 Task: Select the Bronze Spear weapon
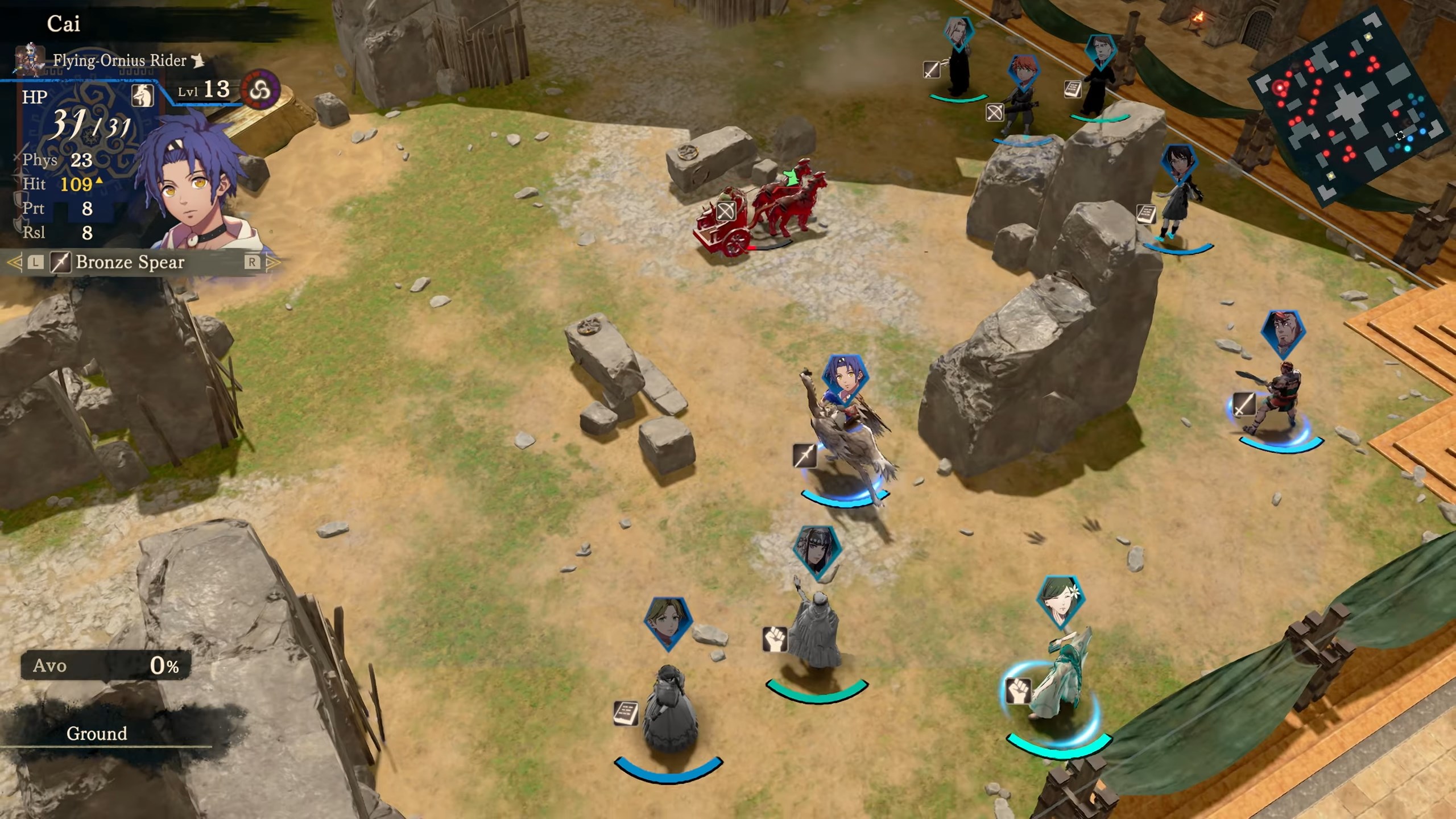click(x=130, y=262)
